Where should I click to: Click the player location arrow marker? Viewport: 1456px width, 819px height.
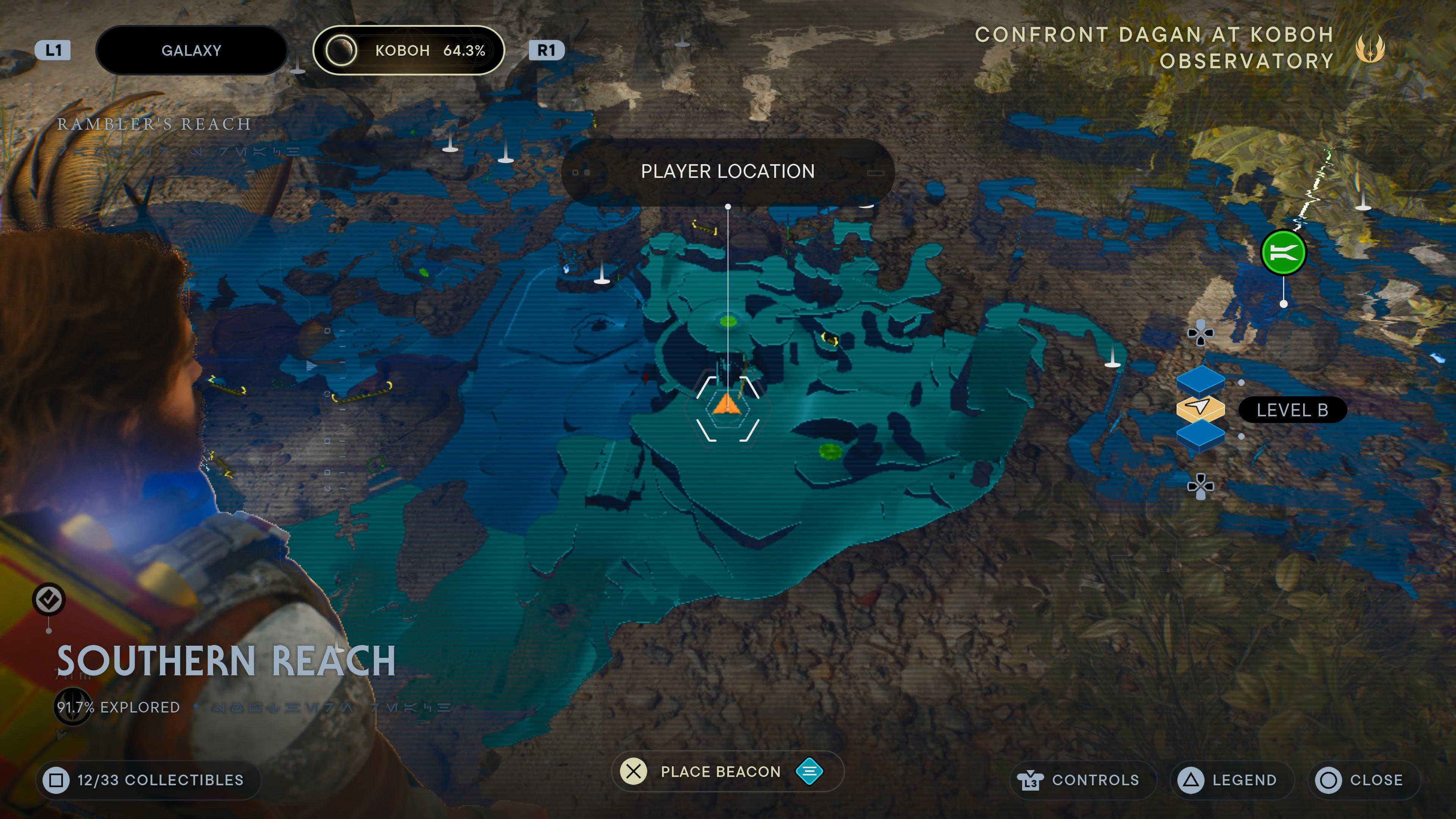pos(728,408)
